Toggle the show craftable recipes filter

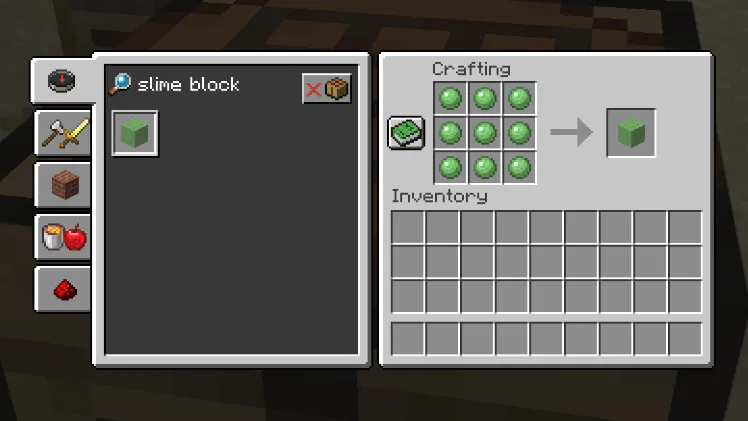tap(327, 88)
